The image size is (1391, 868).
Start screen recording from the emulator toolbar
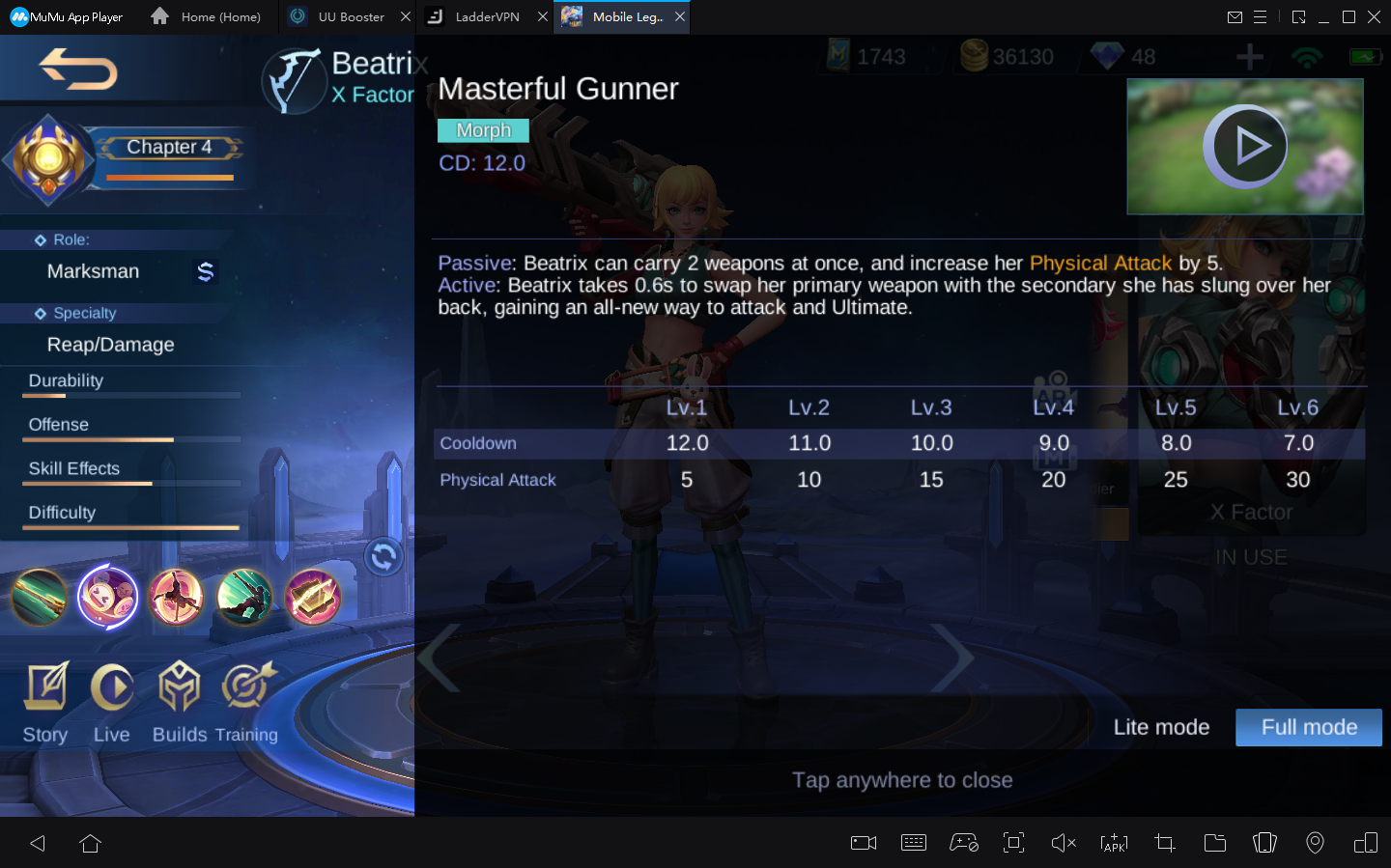pos(863,843)
